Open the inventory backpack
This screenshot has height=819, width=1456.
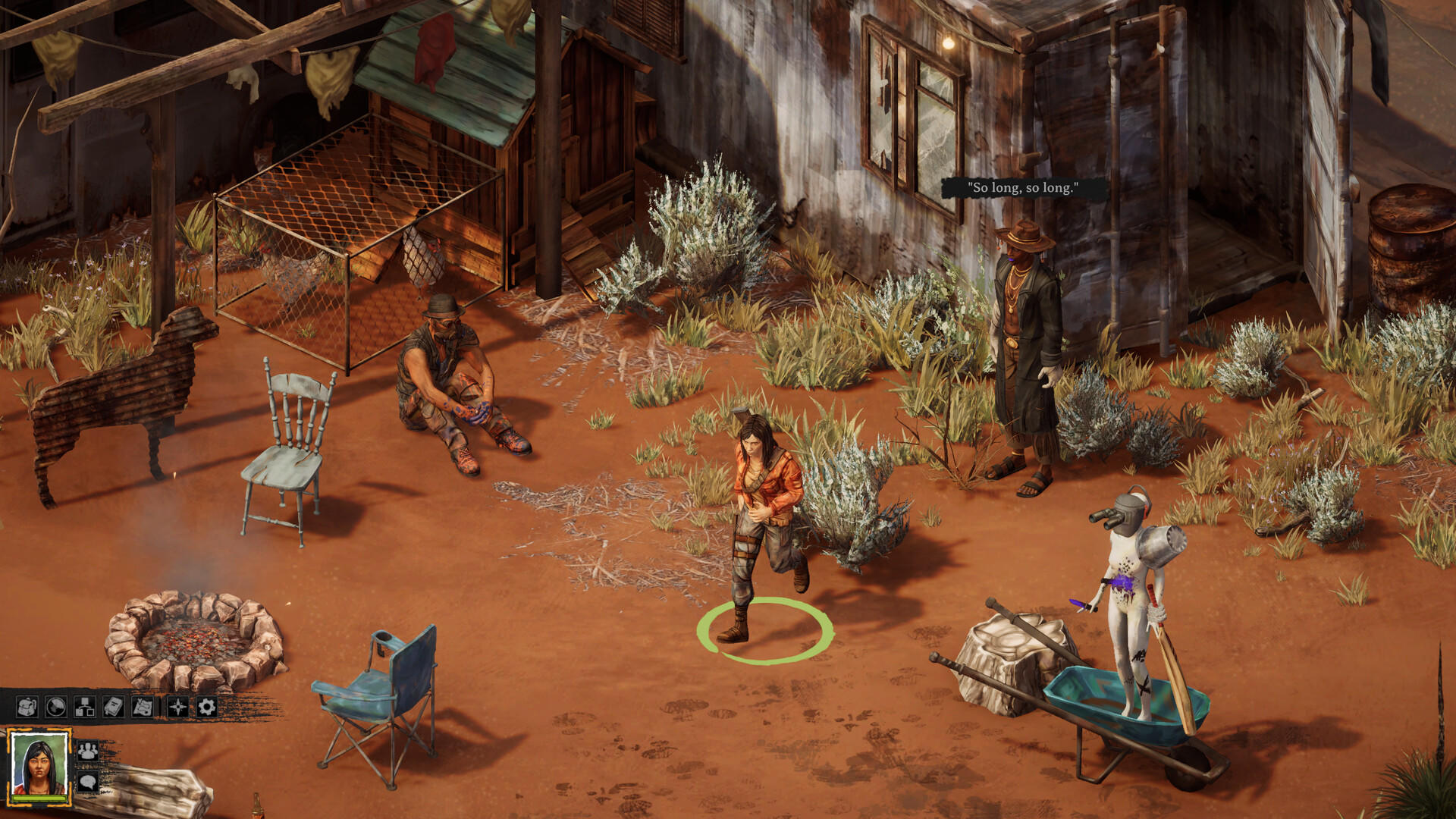pos(27,707)
